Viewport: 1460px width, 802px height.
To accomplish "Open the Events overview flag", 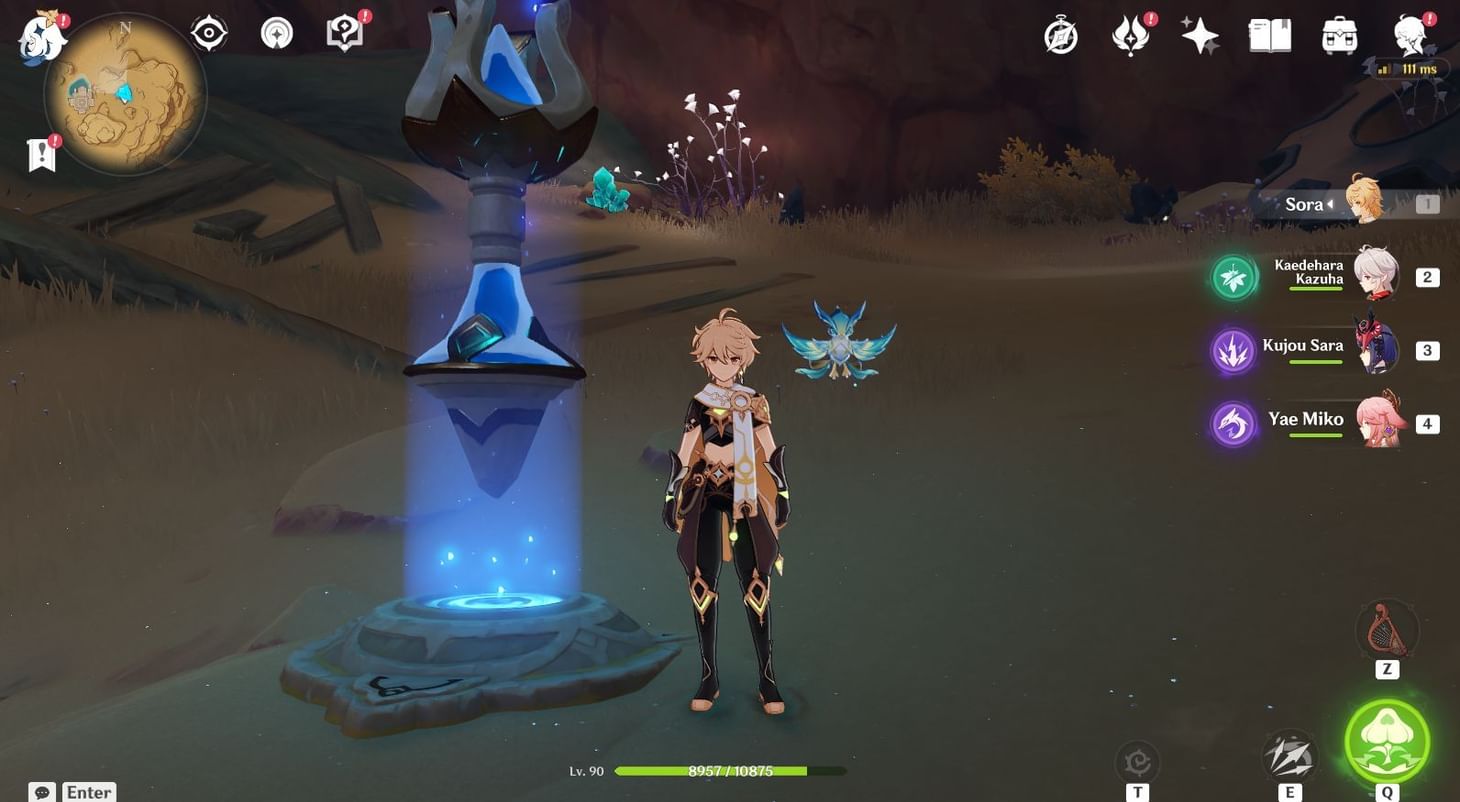I will tap(41, 155).
